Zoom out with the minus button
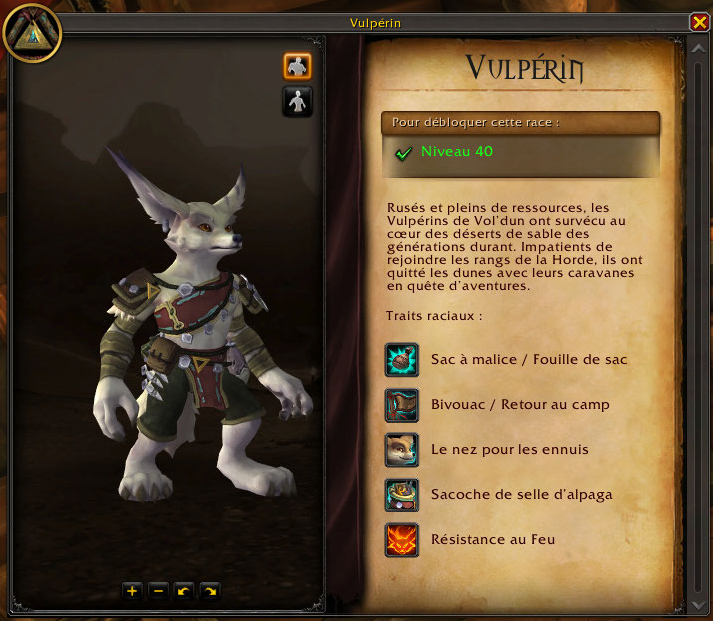 pos(158,591)
